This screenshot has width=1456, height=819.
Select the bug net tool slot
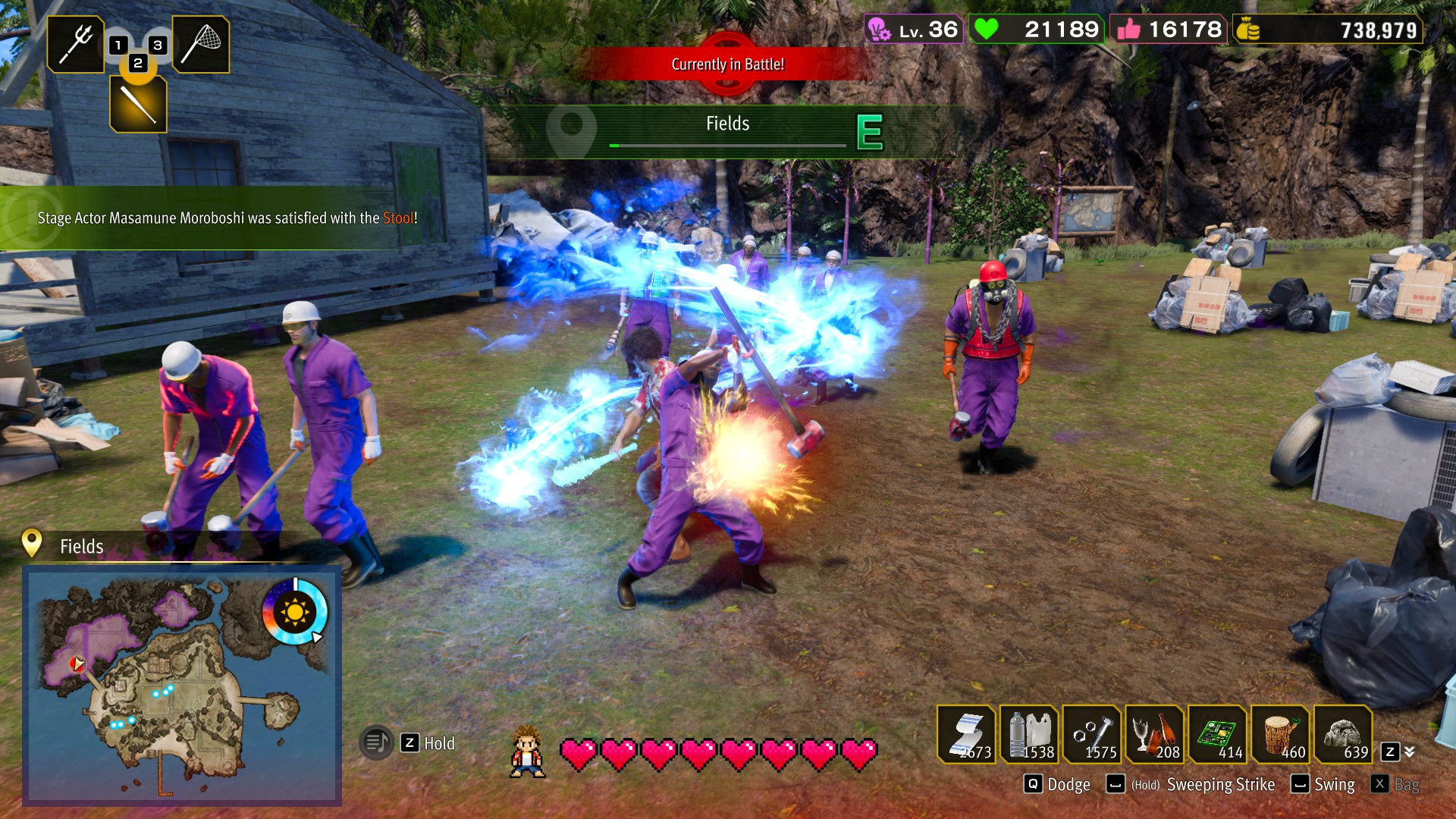point(201,44)
